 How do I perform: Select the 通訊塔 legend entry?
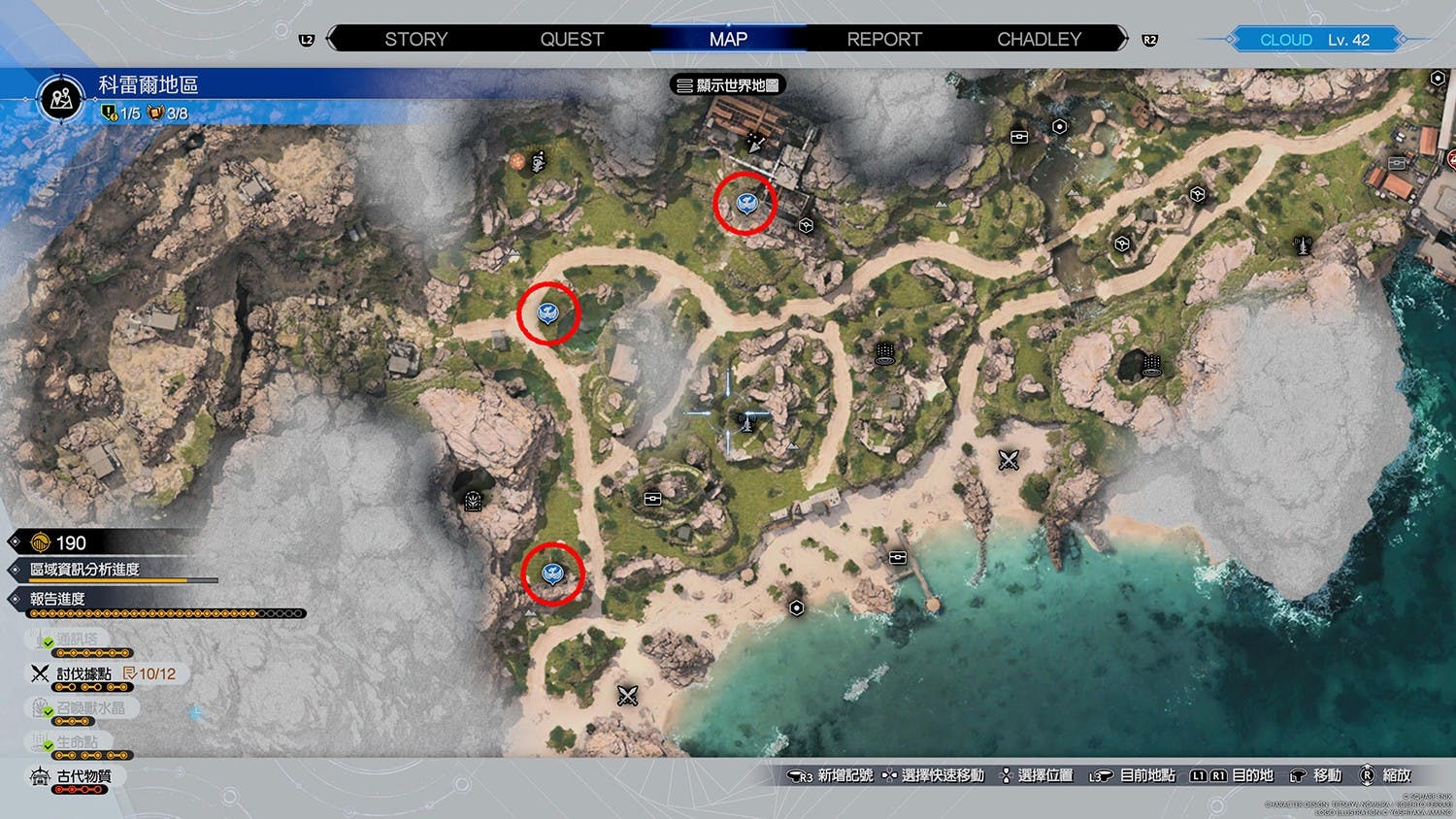[x=76, y=639]
